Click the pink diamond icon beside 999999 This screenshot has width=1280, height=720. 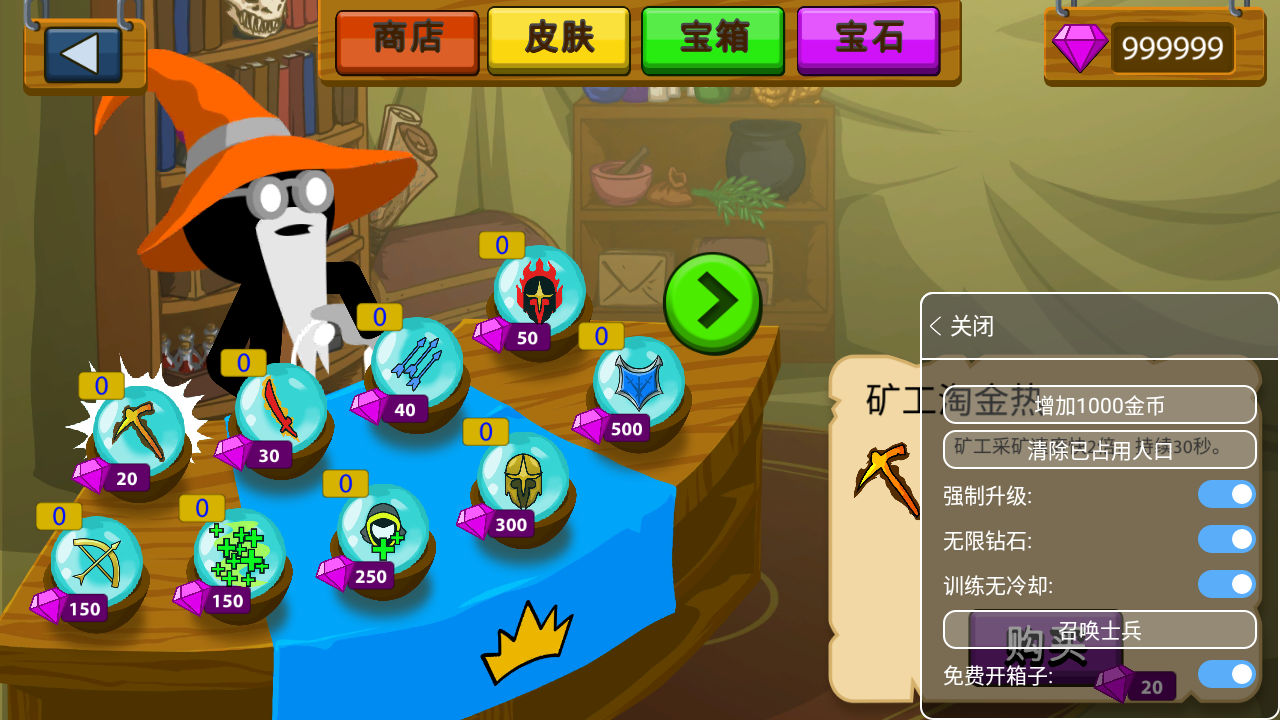point(1081,47)
